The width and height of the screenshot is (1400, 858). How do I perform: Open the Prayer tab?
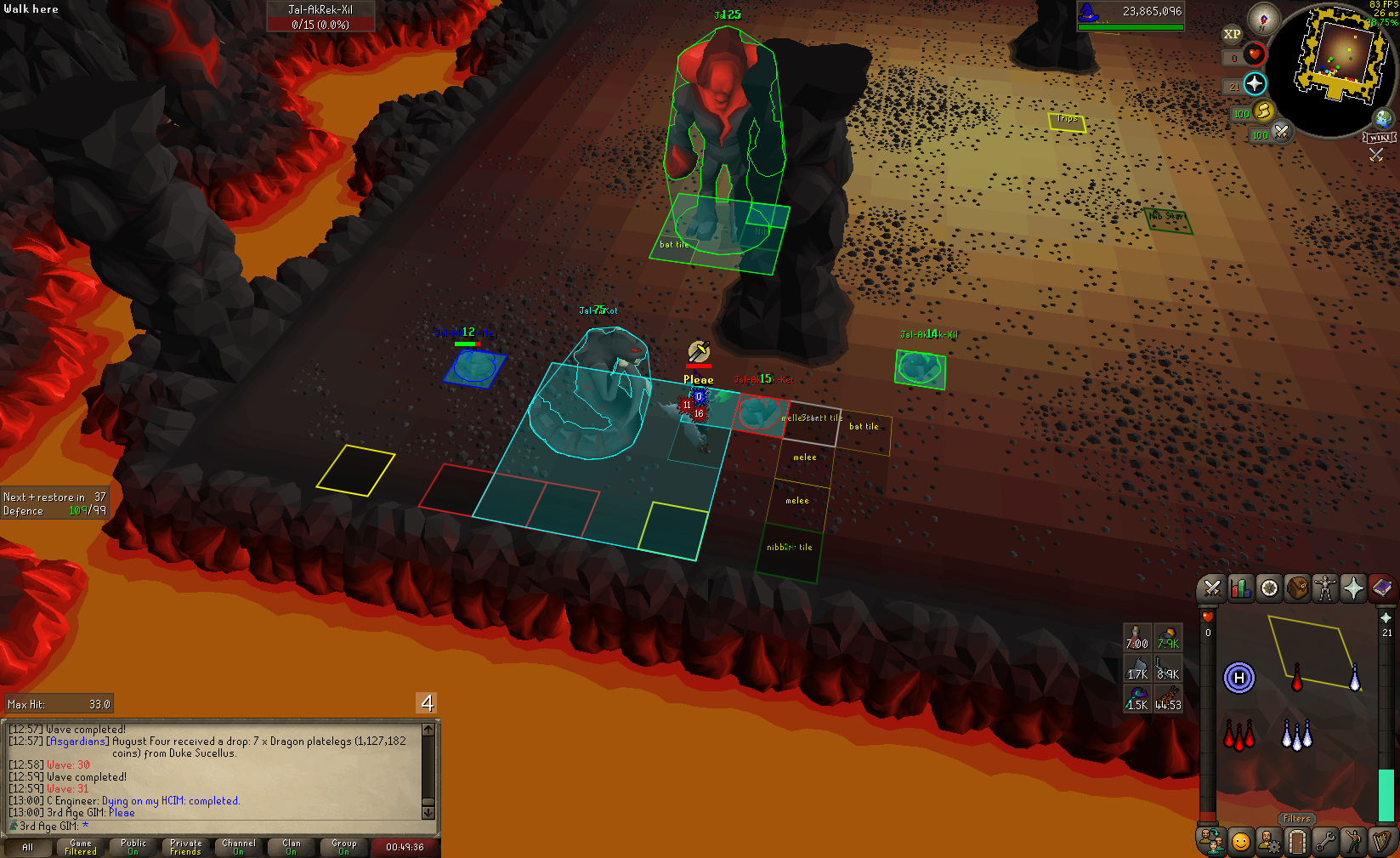[x=1353, y=588]
